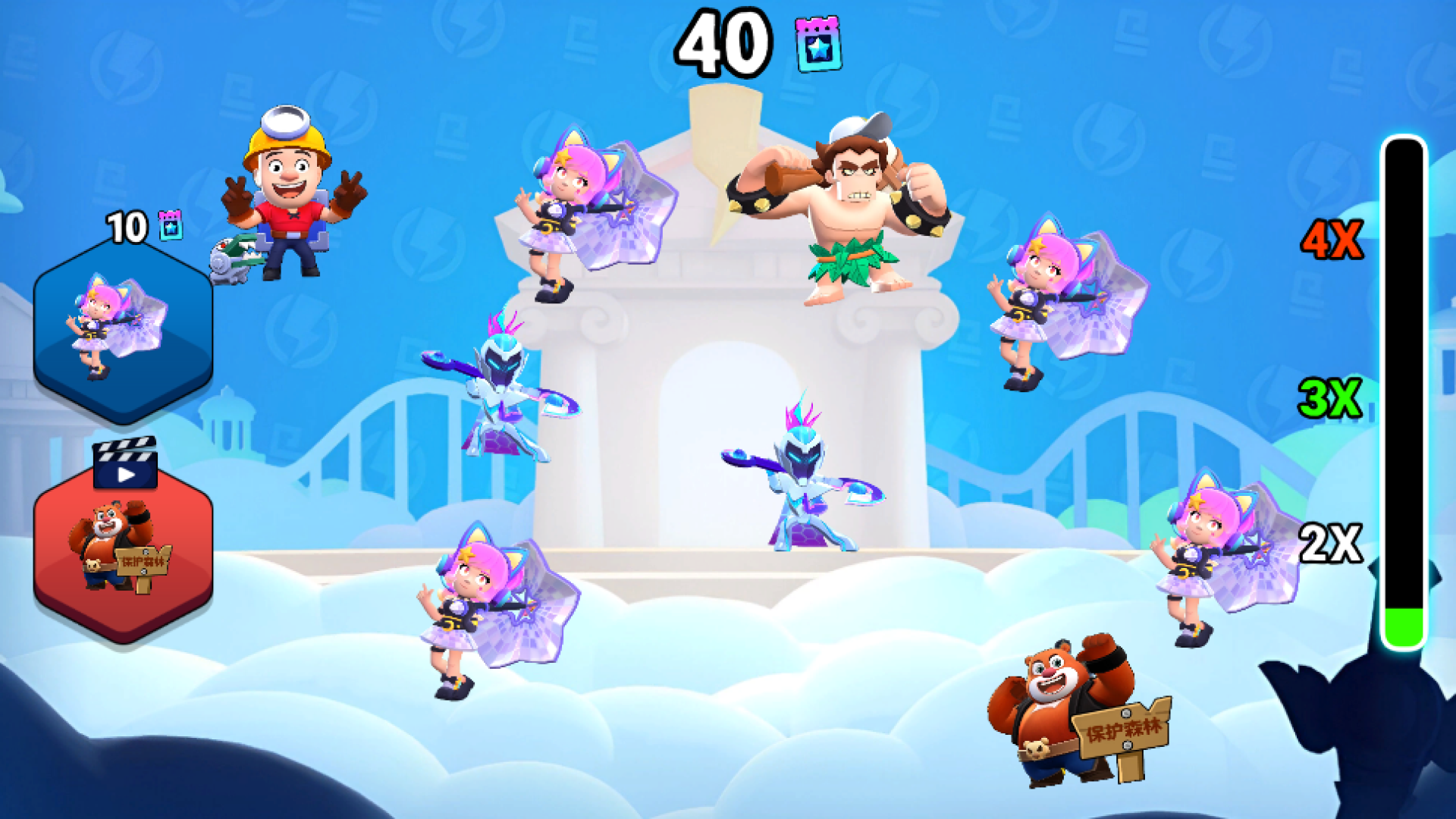Tap the score counter showing 40

pos(720,42)
